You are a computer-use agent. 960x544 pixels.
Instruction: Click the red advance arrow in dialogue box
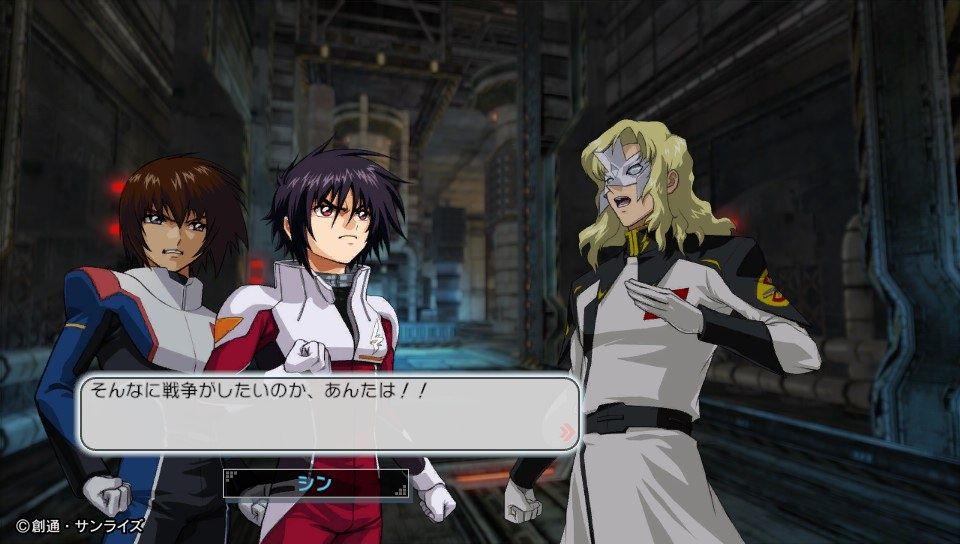coord(567,432)
